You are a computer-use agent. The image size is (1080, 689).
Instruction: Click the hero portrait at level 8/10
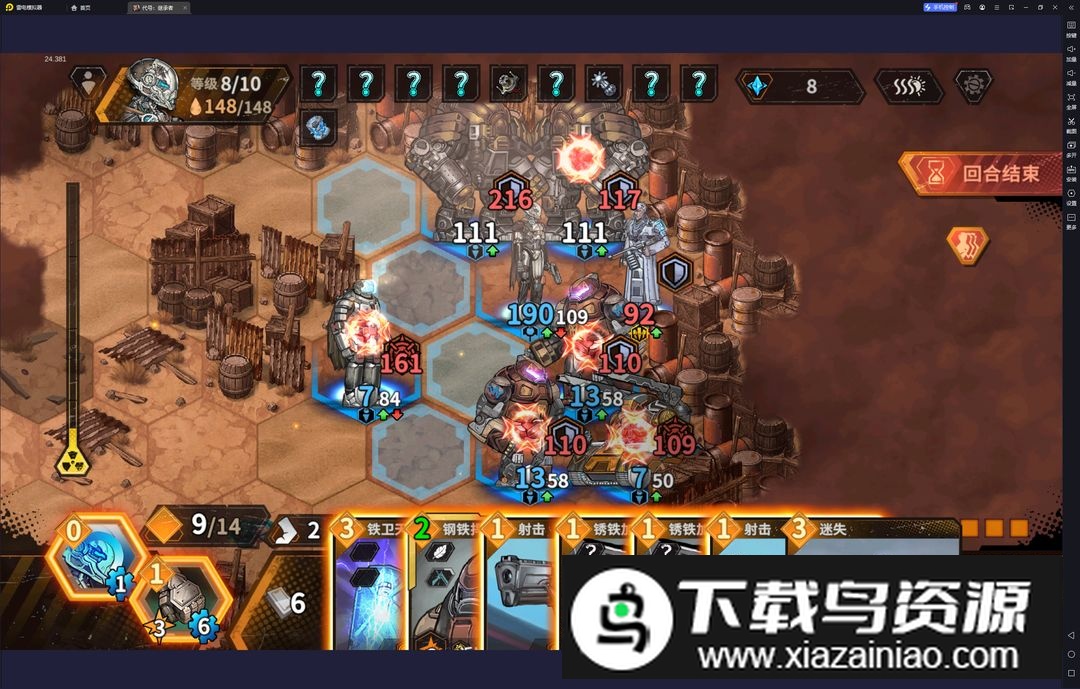(153, 94)
